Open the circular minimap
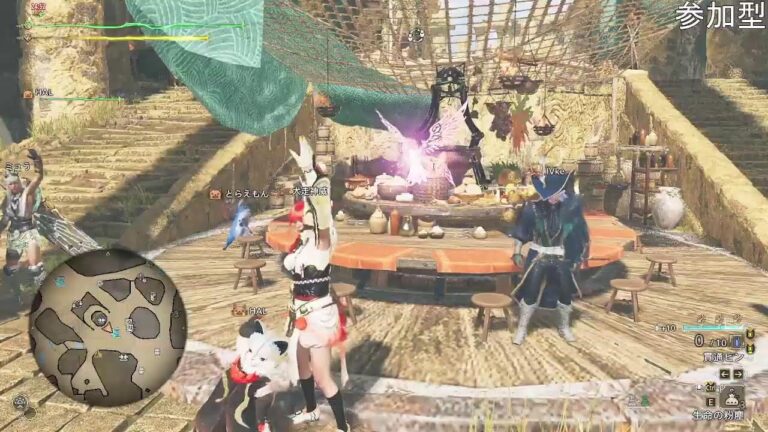Image resolution: width=768 pixels, height=432 pixels. (107, 327)
